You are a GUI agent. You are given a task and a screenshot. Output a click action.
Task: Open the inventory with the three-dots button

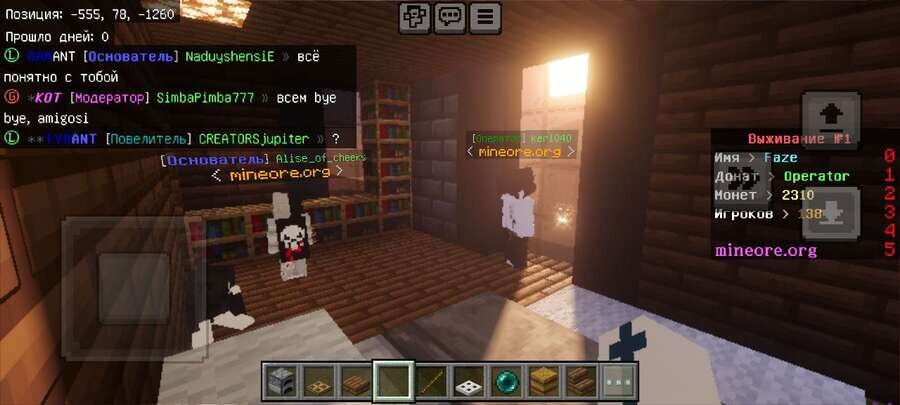619,381
